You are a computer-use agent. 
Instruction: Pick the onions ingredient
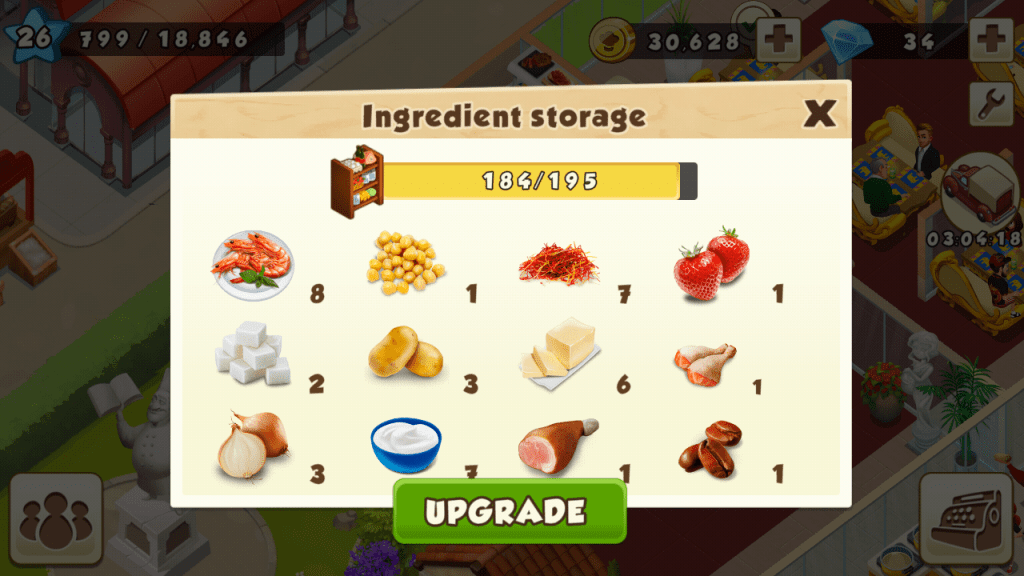tap(251, 444)
